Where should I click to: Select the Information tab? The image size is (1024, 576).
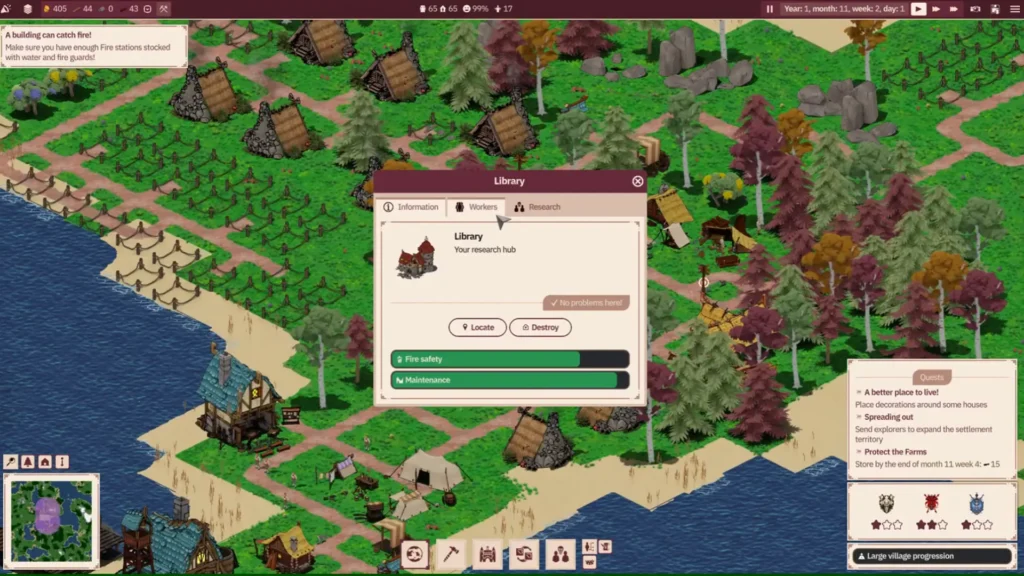411,207
